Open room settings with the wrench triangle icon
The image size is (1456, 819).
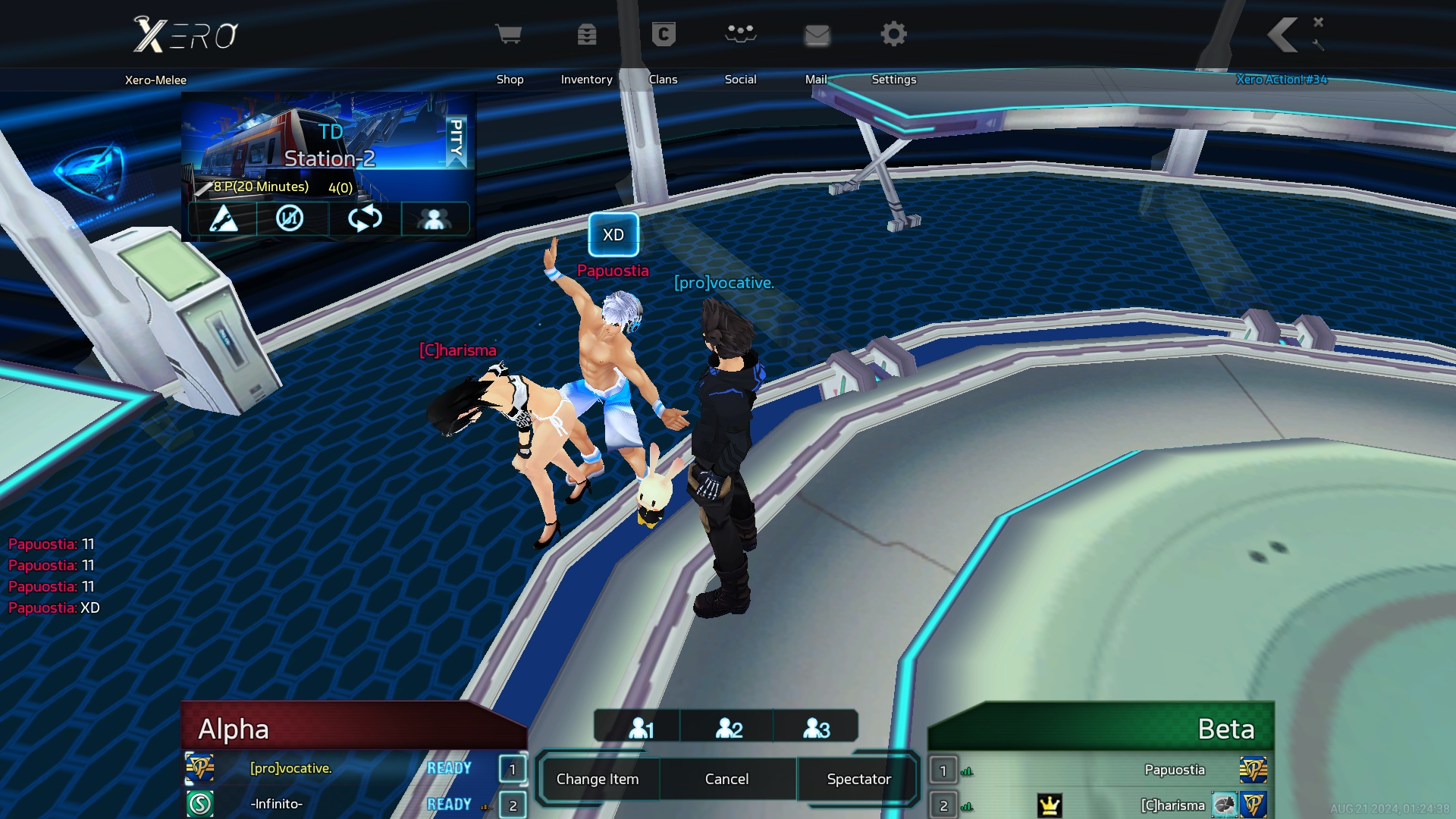pyautogui.click(x=223, y=219)
